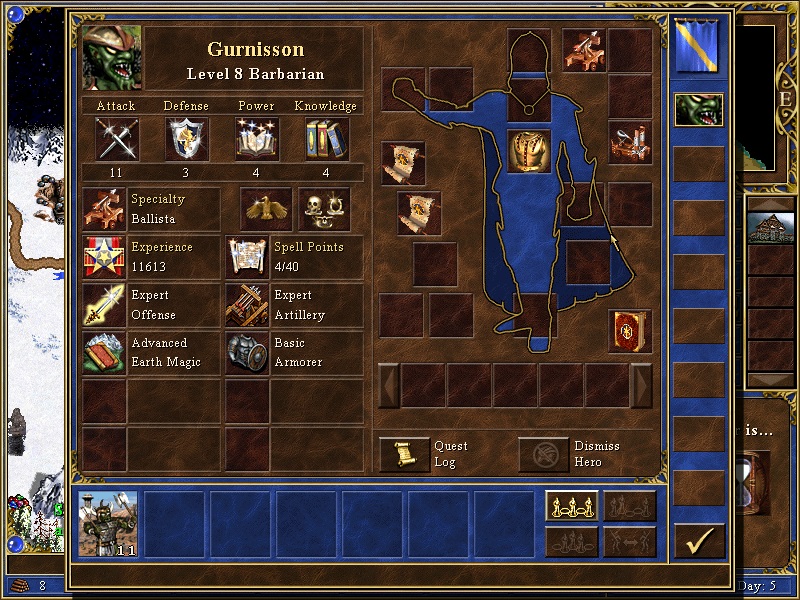View the Basic Armorer skill

[x=247, y=353]
